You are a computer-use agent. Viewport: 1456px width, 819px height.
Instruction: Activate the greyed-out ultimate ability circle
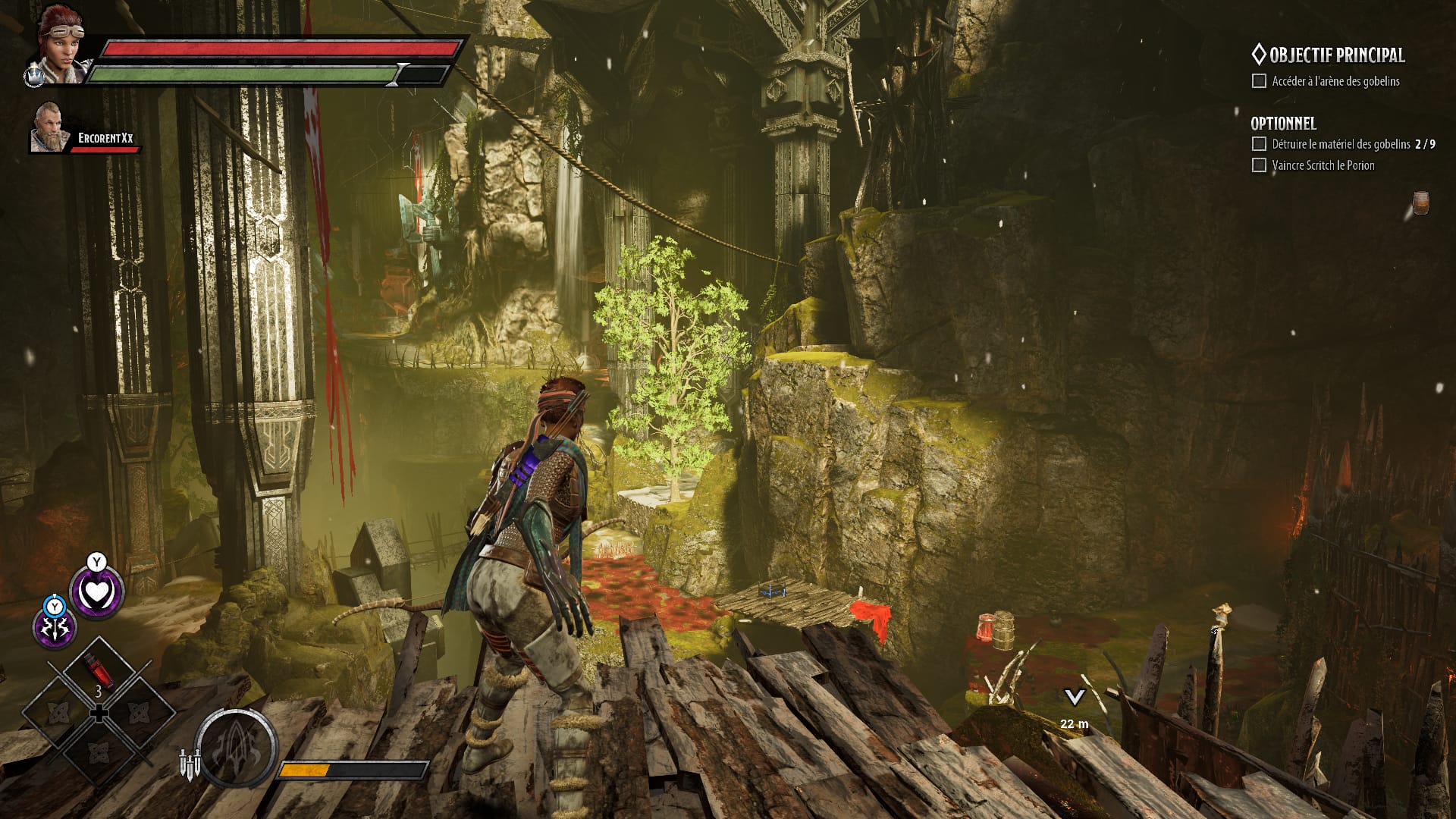pyautogui.click(x=236, y=748)
